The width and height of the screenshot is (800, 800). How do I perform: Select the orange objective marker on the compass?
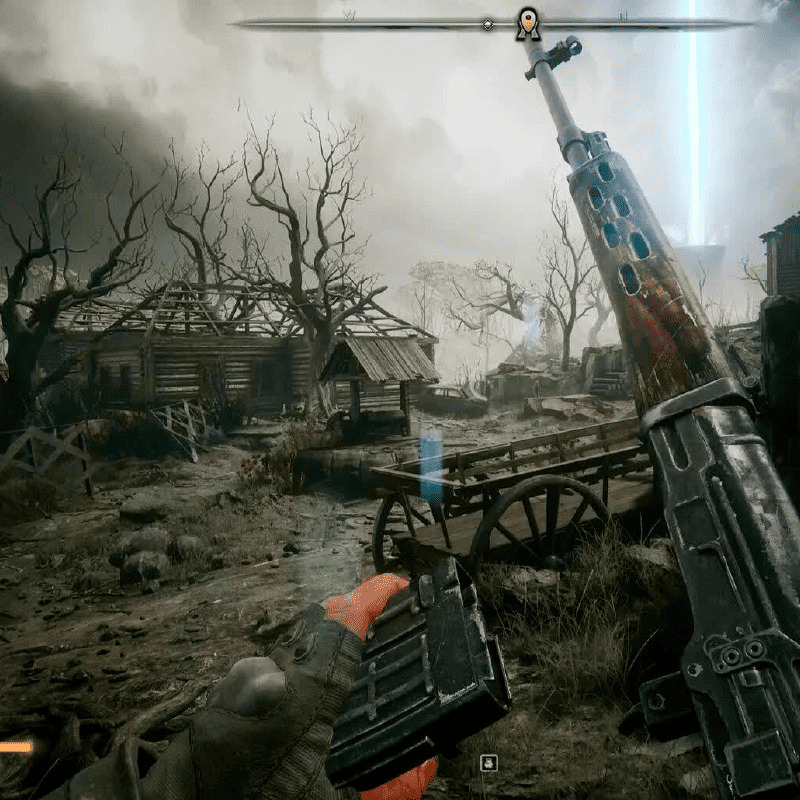point(528,23)
